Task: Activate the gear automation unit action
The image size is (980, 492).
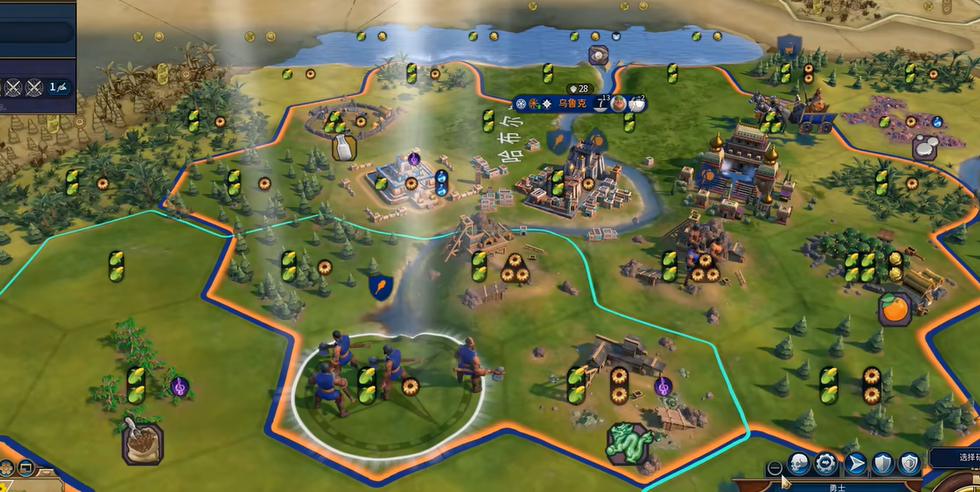Action: (x=826, y=463)
